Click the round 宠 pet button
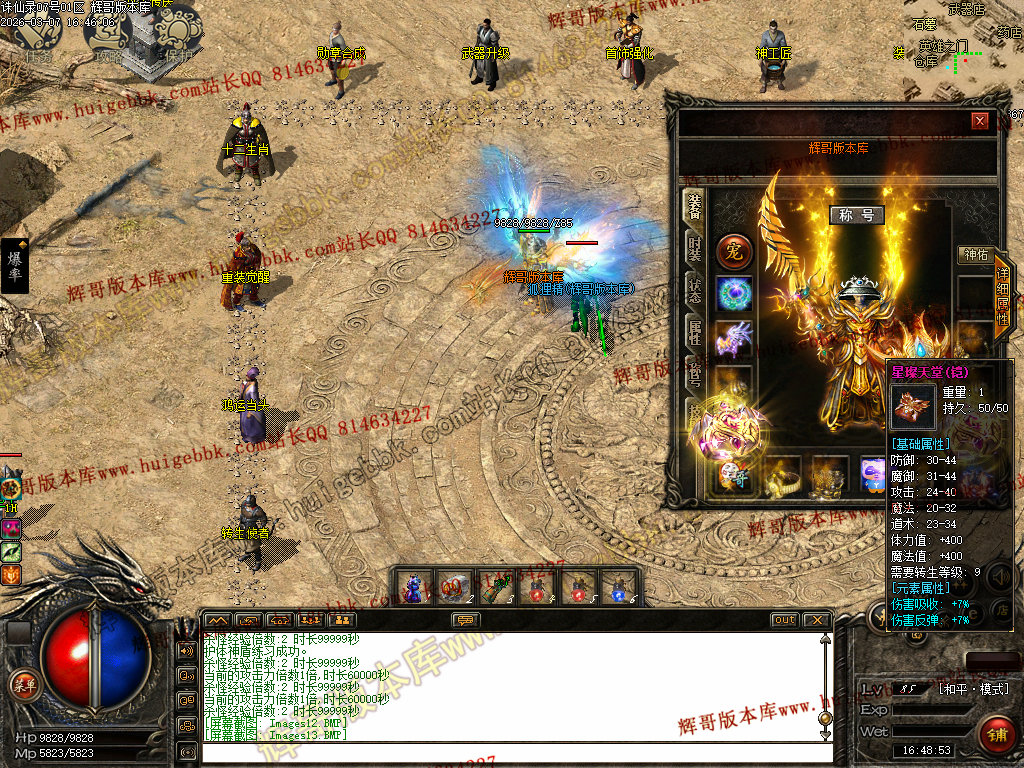This screenshot has width=1024, height=768. tap(734, 251)
